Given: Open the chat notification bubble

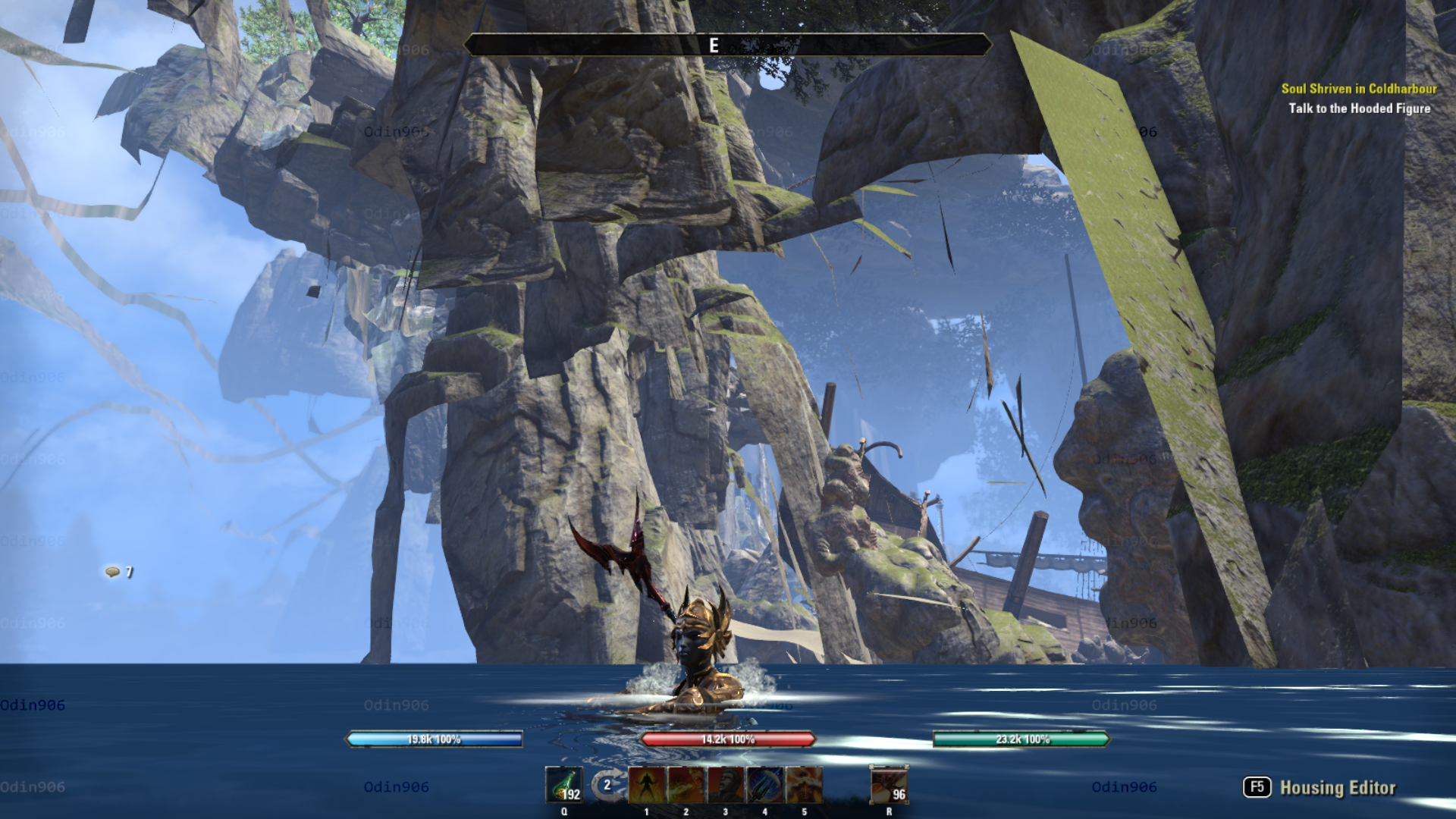Looking at the screenshot, I should point(113,572).
